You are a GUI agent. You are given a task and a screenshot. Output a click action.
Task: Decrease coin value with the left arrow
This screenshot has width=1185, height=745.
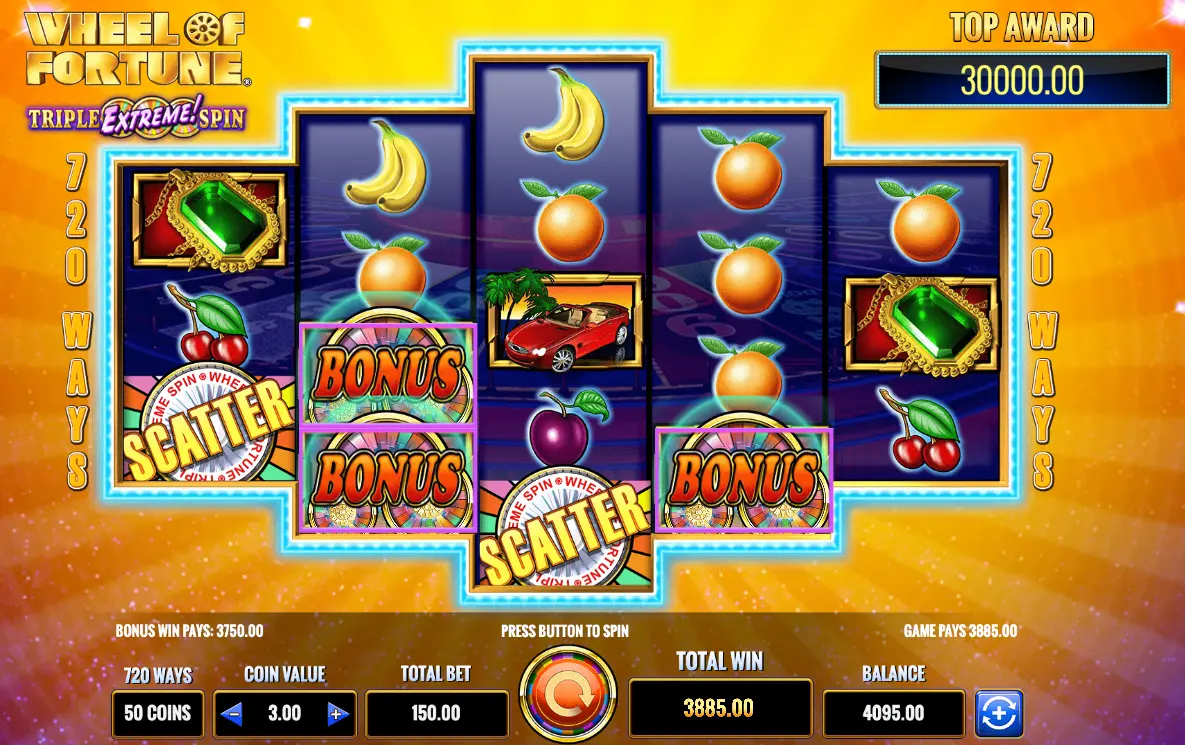pyautogui.click(x=232, y=713)
